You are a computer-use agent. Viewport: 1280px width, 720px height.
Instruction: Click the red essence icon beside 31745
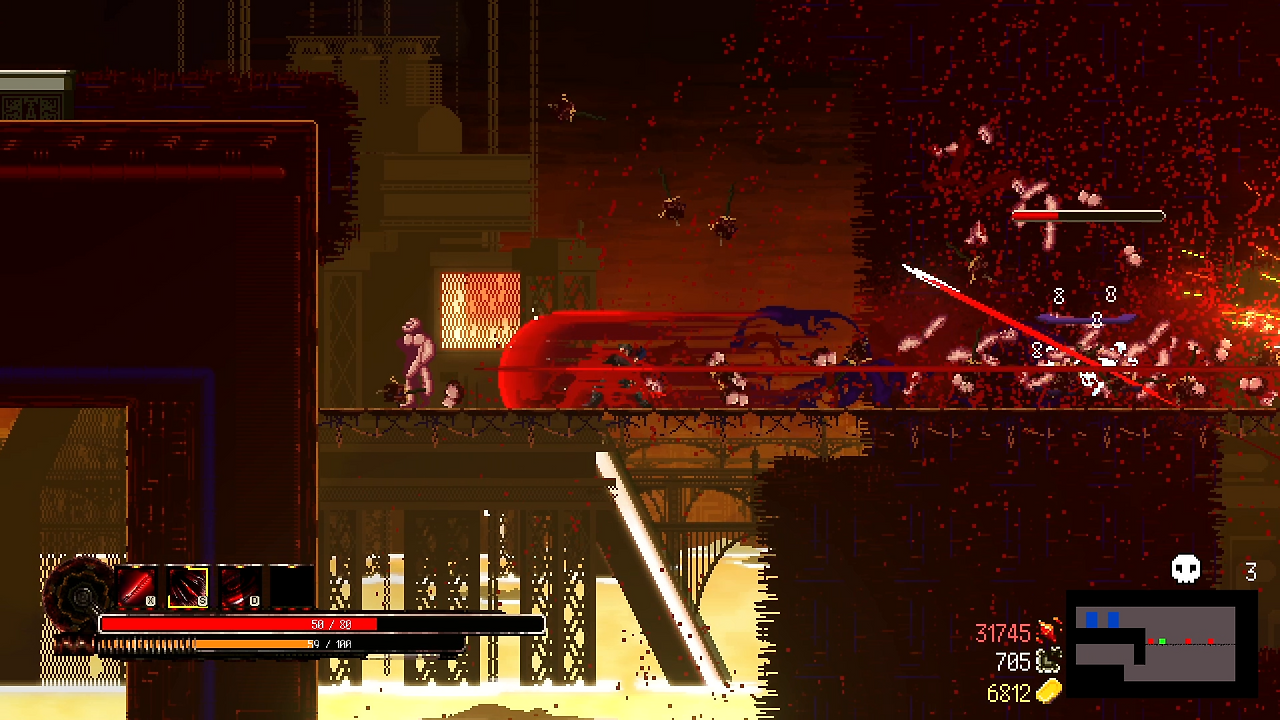pyautogui.click(x=1048, y=631)
